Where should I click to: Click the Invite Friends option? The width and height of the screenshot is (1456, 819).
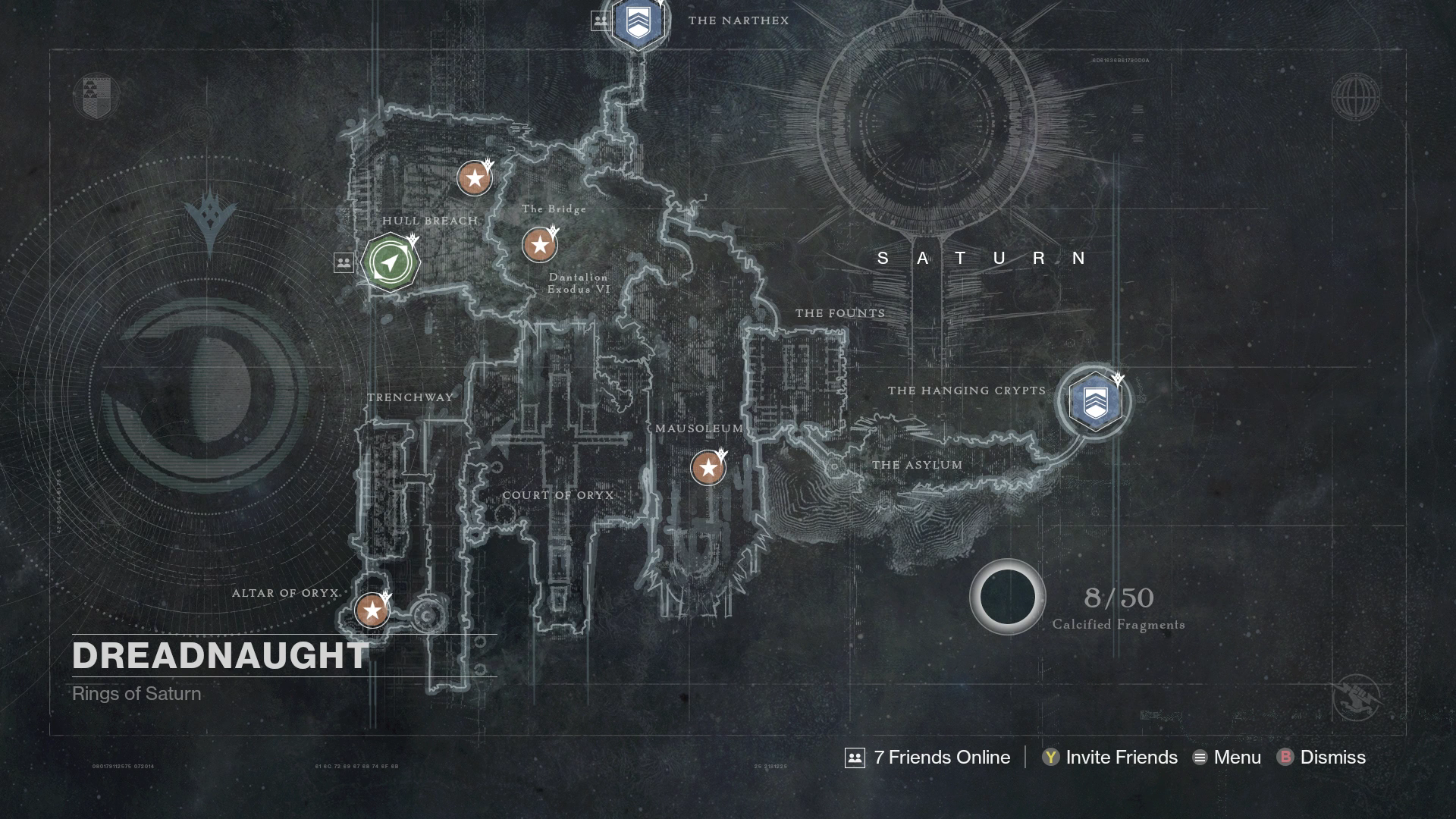pyautogui.click(x=1109, y=757)
